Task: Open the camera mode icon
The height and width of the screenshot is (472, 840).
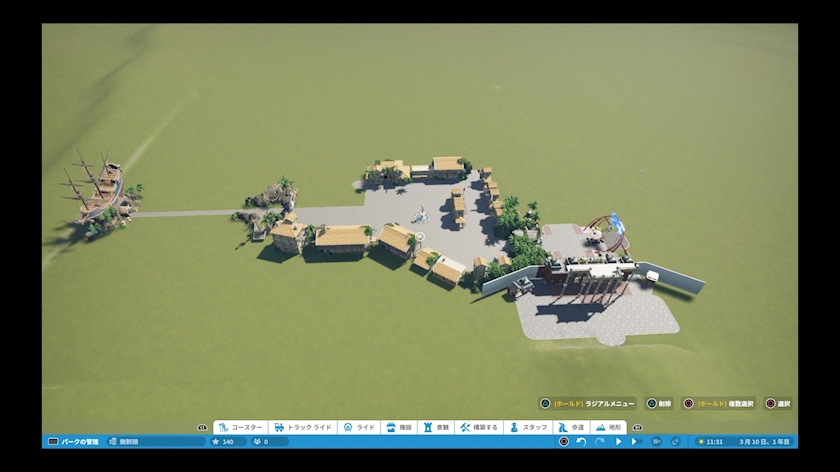Action: coord(656,441)
